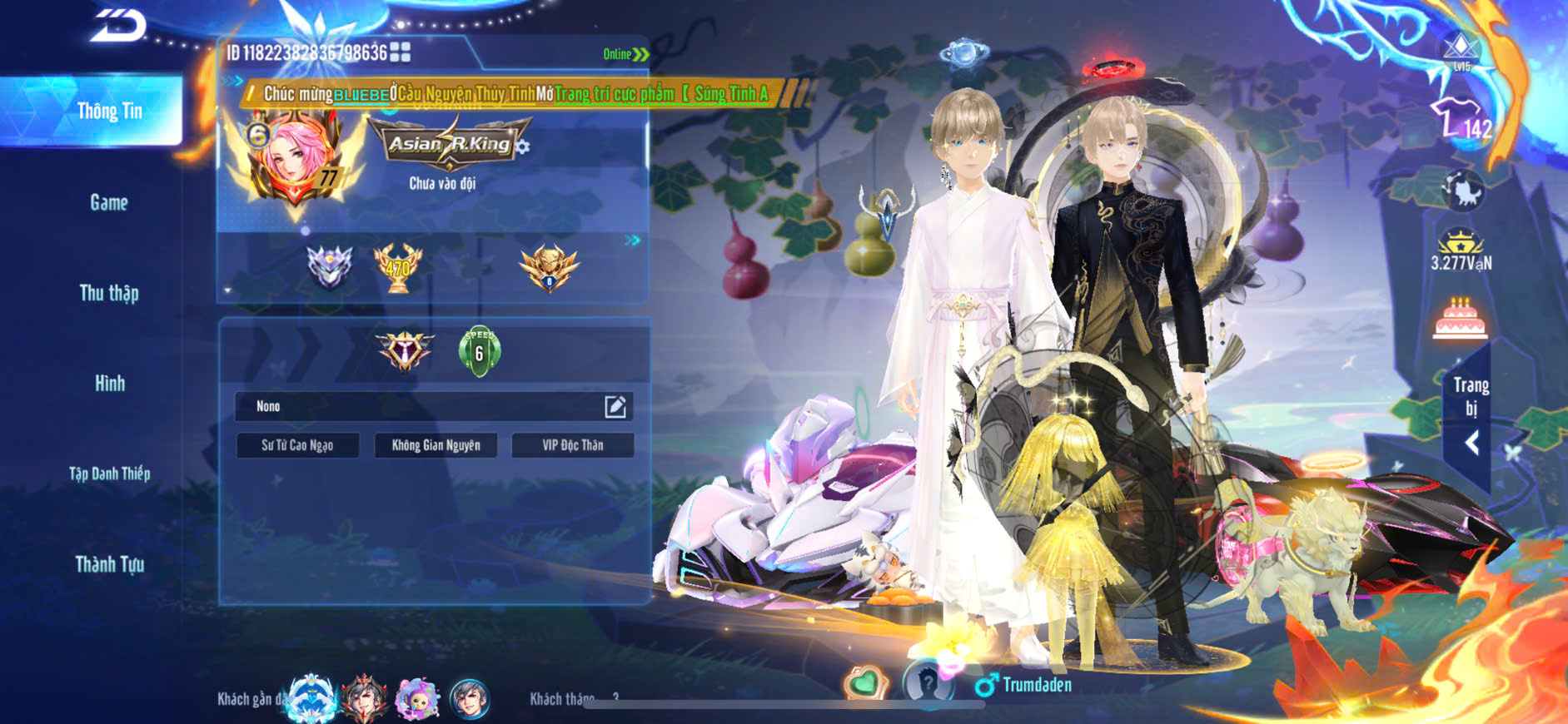Open the wardrobe shirt icon showing 142
The width and height of the screenshot is (1568, 724).
tap(1460, 119)
